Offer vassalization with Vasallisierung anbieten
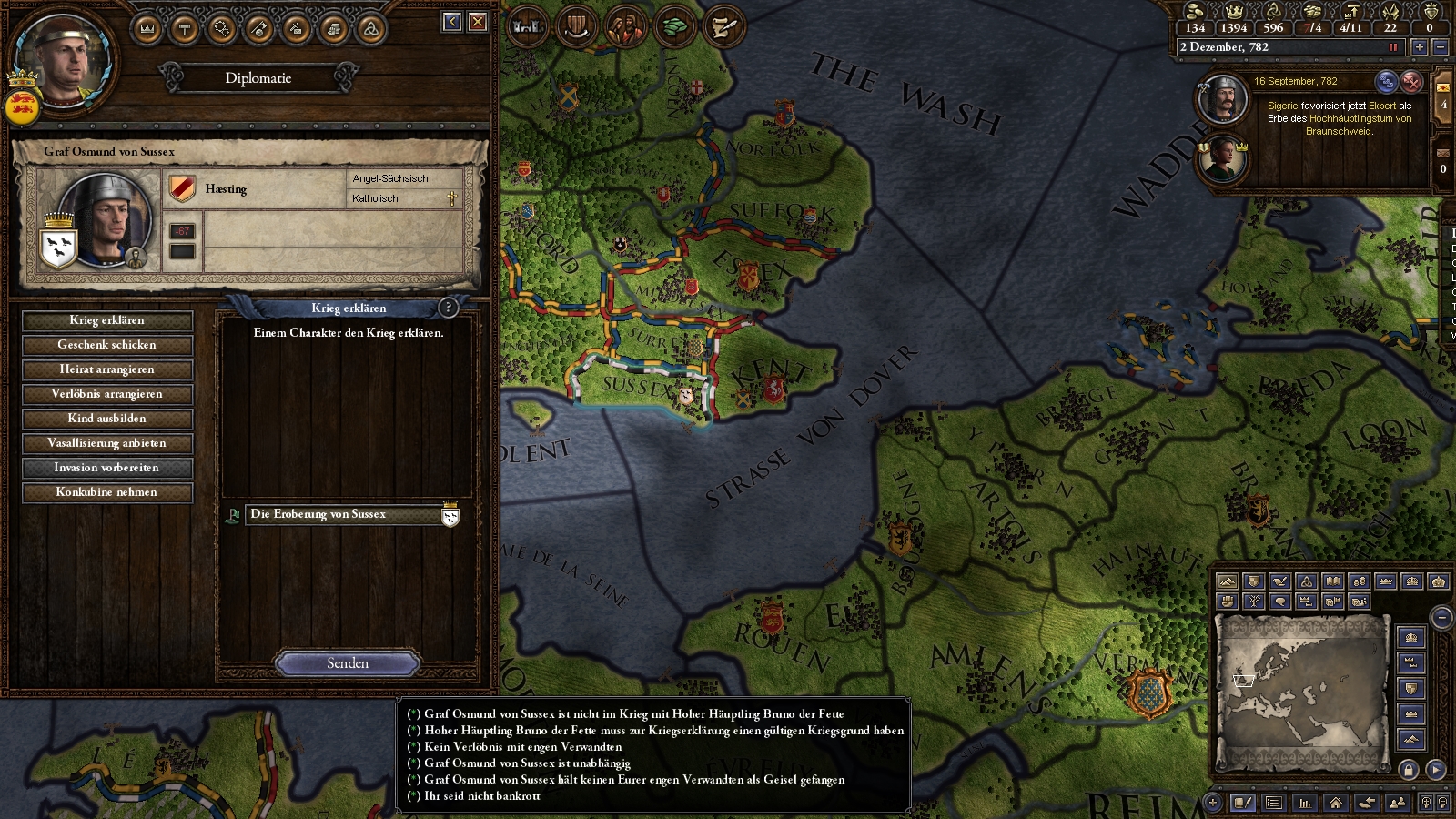This screenshot has width=1456, height=819. click(107, 443)
